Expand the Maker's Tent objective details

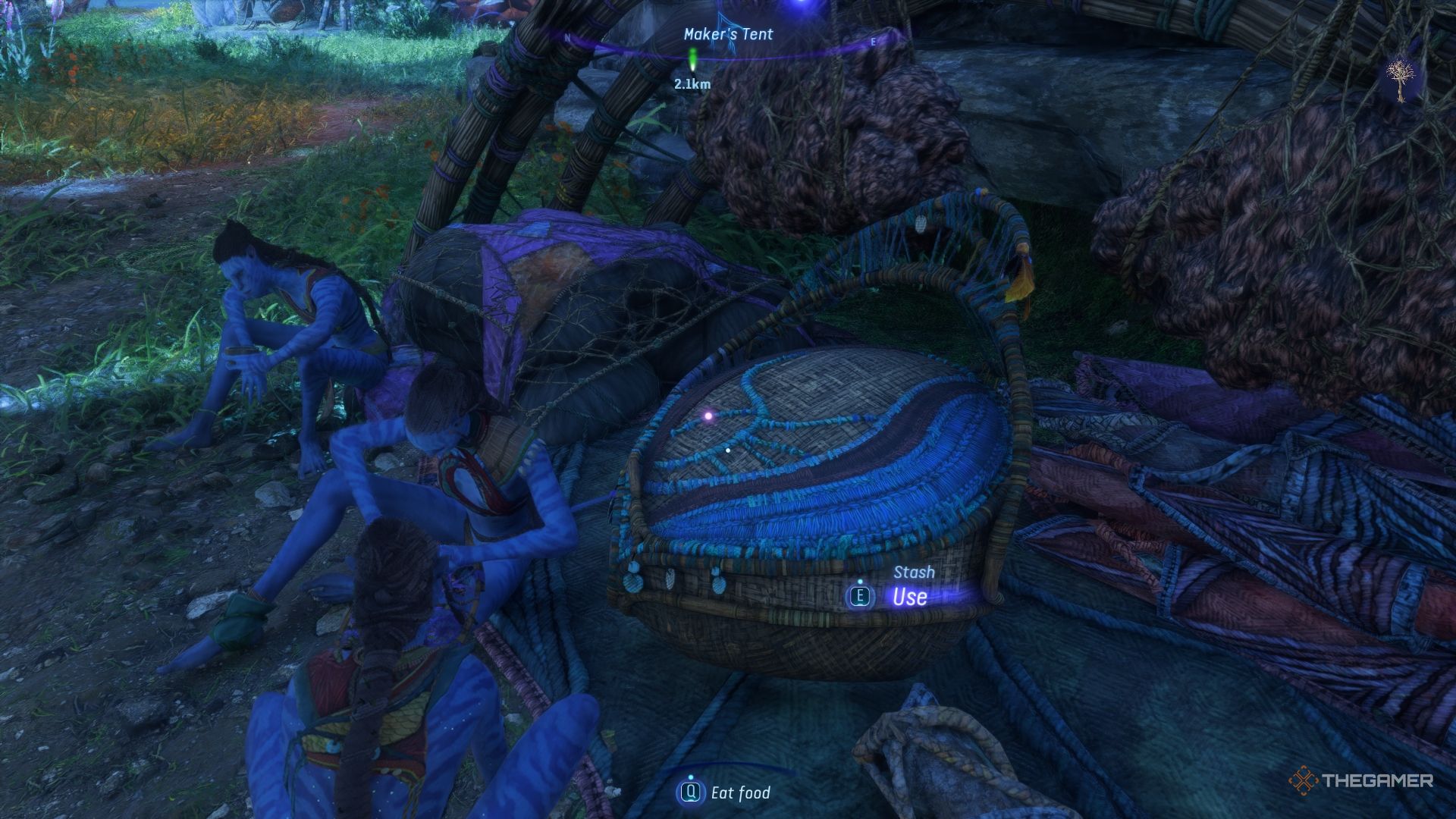[726, 33]
